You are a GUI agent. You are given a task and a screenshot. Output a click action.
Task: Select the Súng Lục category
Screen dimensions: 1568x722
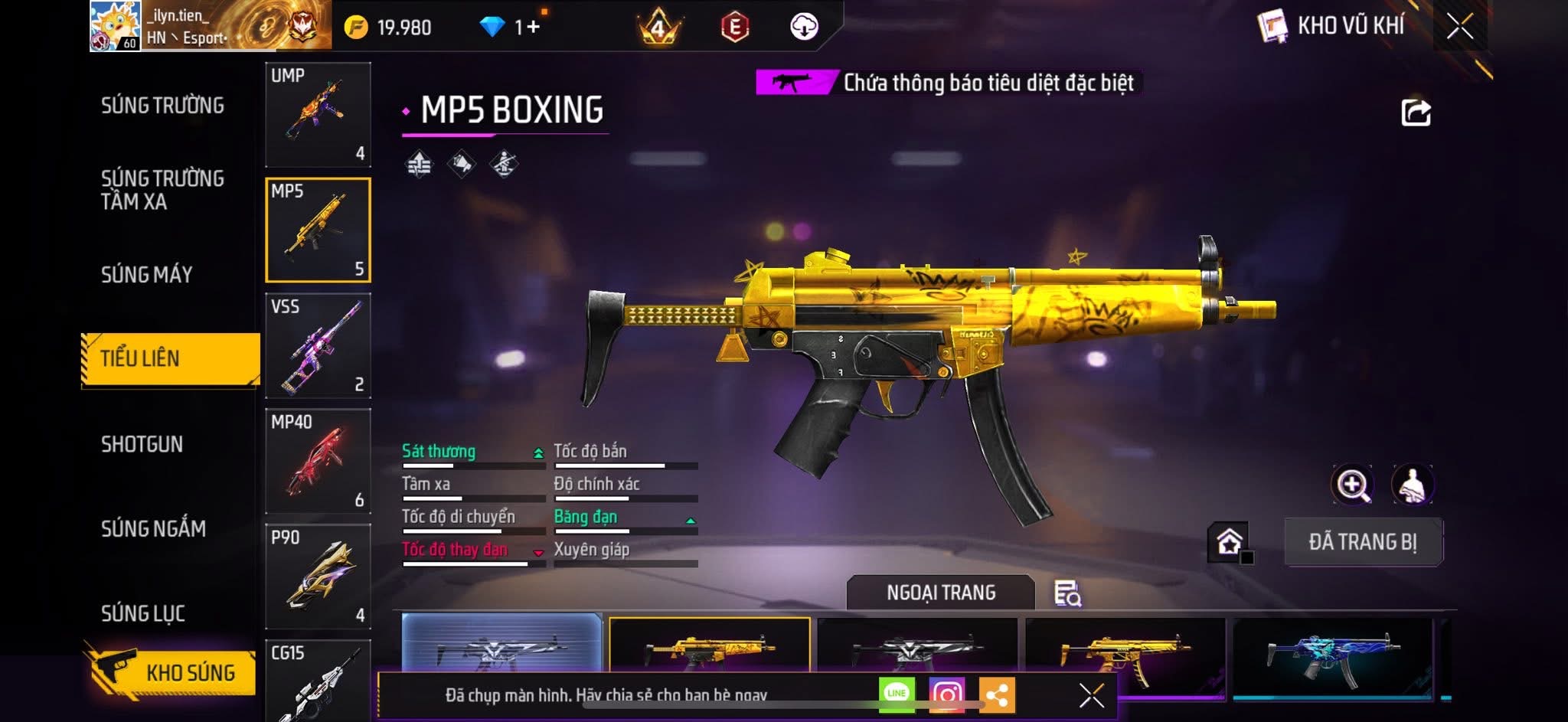coord(143,613)
